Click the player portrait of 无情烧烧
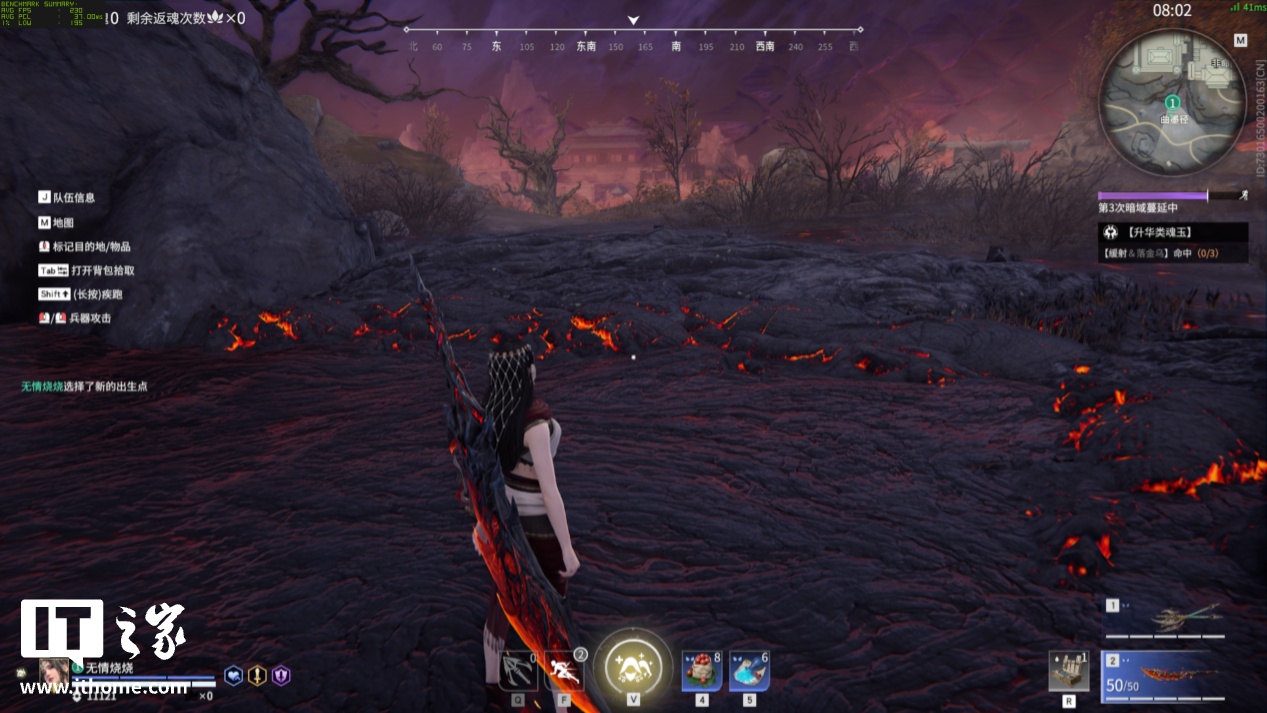Viewport: 1267px width, 713px height. tap(54, 672)
